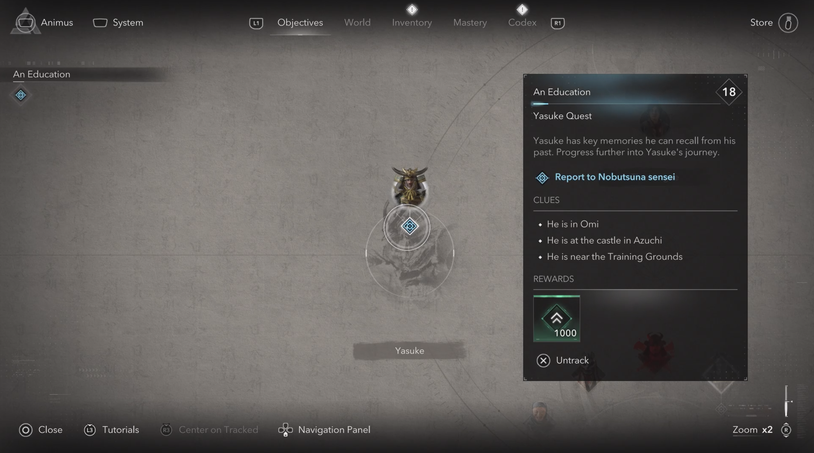Screen dimensions: 814x453
Task: Switch to the World tab
Action: pos(357,22)
